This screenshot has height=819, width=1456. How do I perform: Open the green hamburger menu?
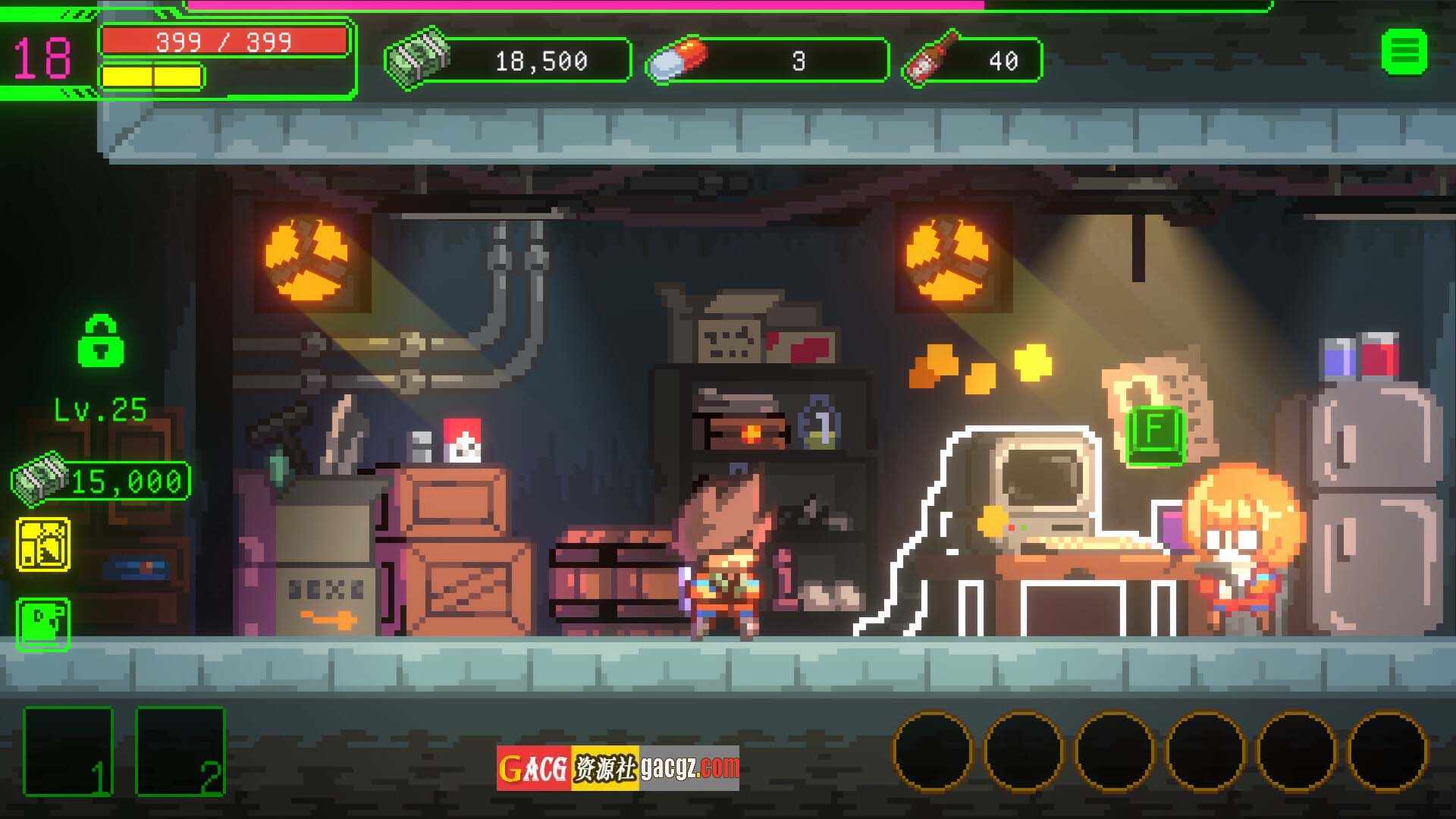pos(1404,52)
